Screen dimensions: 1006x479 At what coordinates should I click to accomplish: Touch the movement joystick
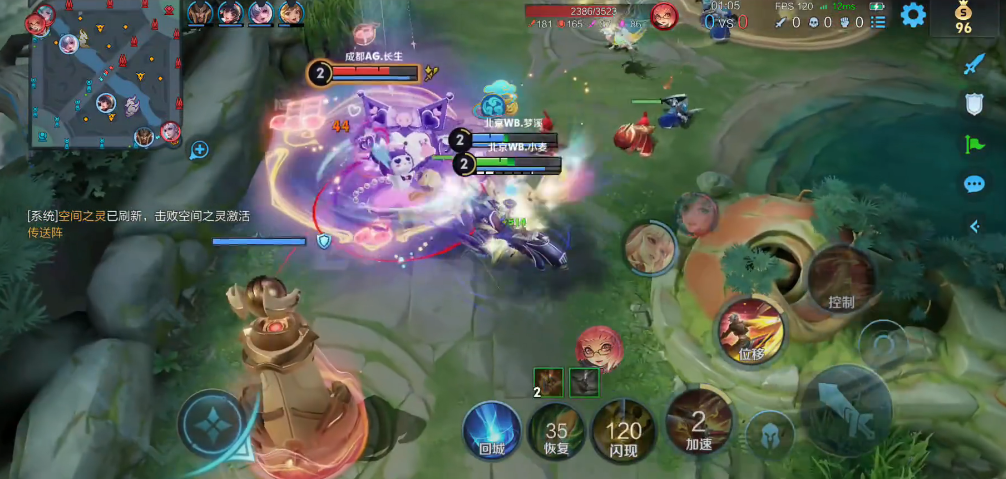[213, 424]
